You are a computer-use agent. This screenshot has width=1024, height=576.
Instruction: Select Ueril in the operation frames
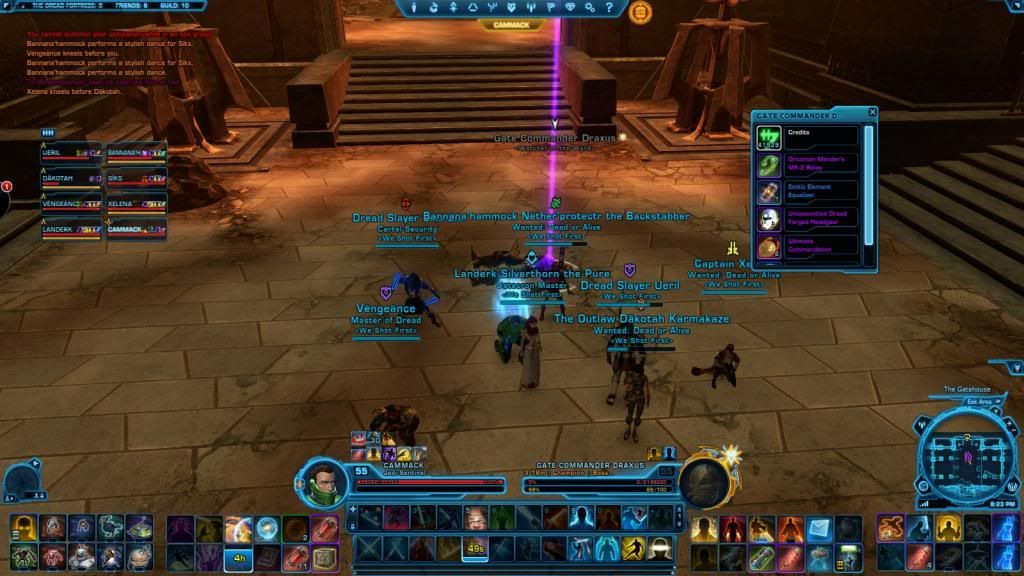click(x=71, y=153)
